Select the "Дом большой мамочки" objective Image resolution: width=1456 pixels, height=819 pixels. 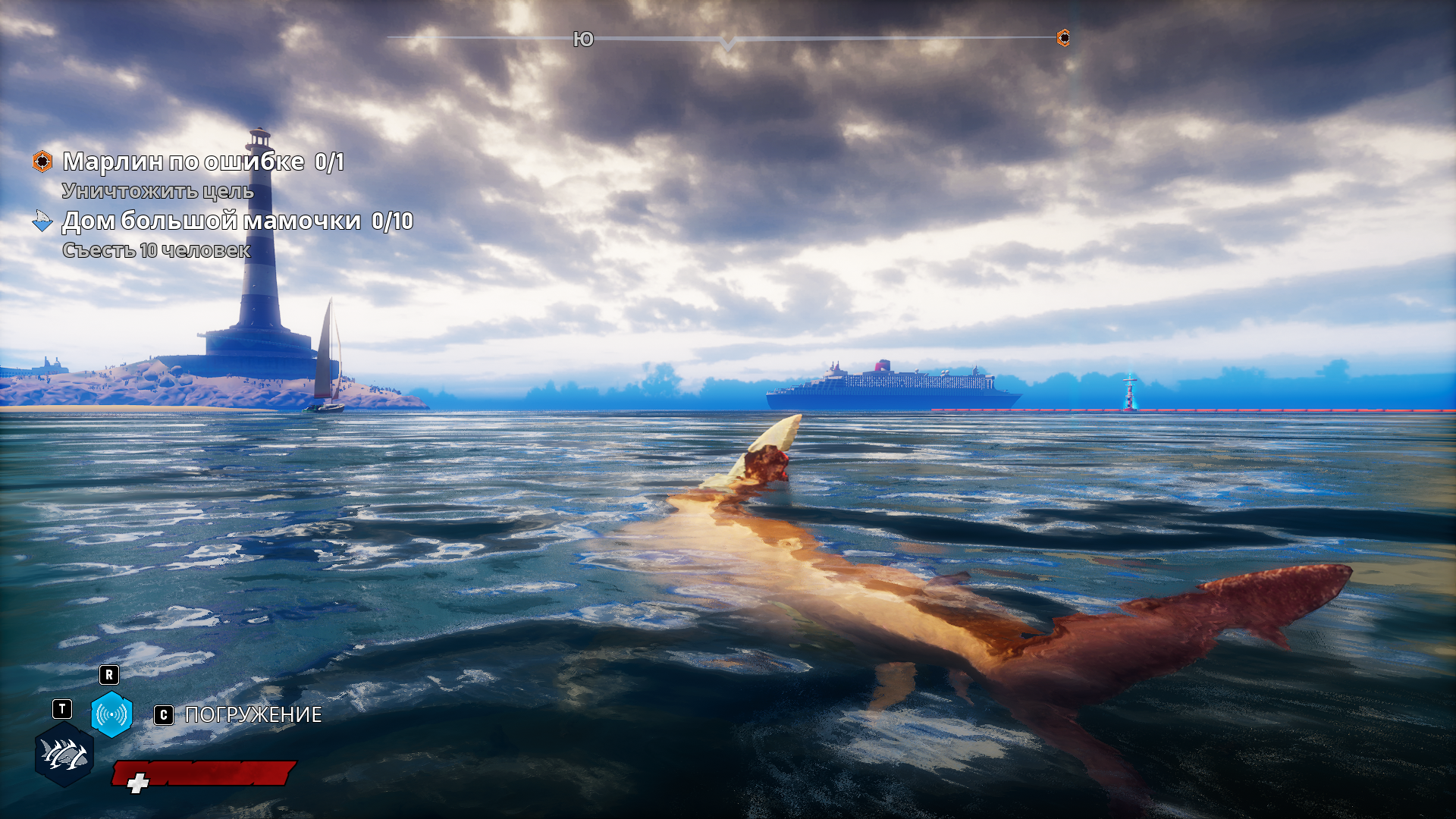(212, 221)
